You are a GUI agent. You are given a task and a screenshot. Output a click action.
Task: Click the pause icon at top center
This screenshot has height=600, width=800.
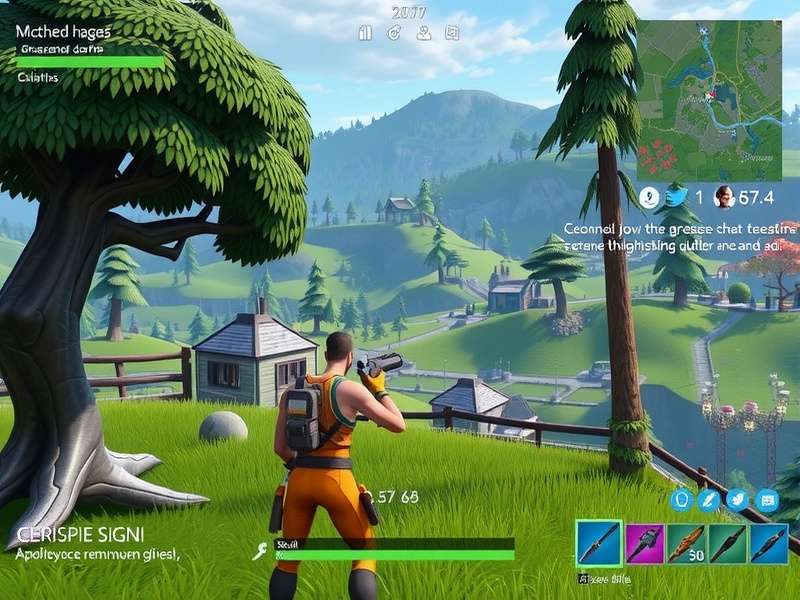click(x=365, y=33)
